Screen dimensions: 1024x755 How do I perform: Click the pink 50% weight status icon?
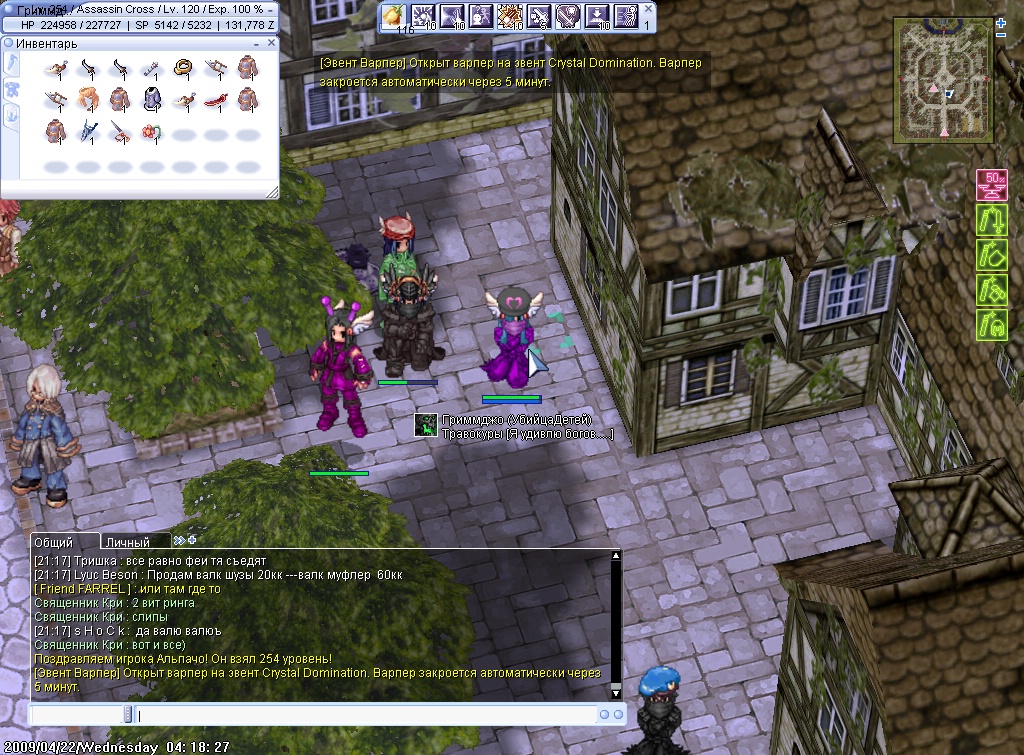click(x=991, y=185)
